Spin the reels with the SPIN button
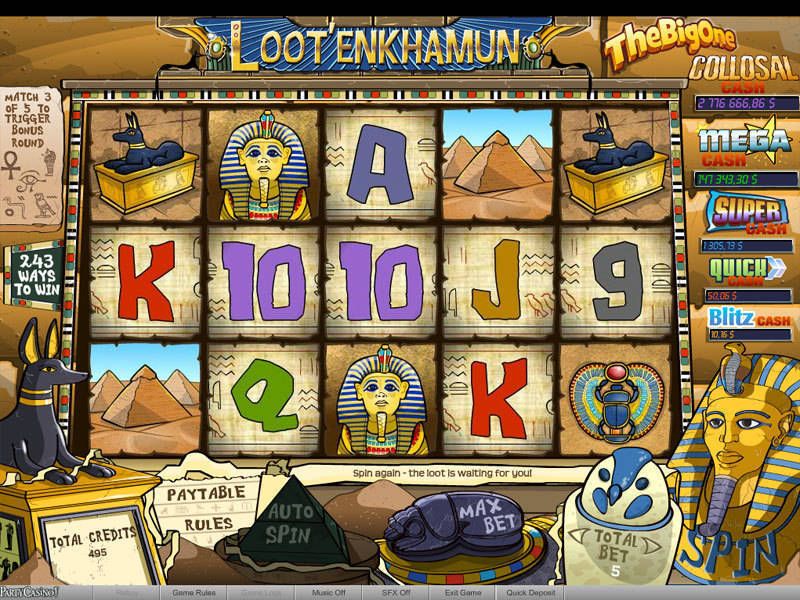 tap(737, 546)
